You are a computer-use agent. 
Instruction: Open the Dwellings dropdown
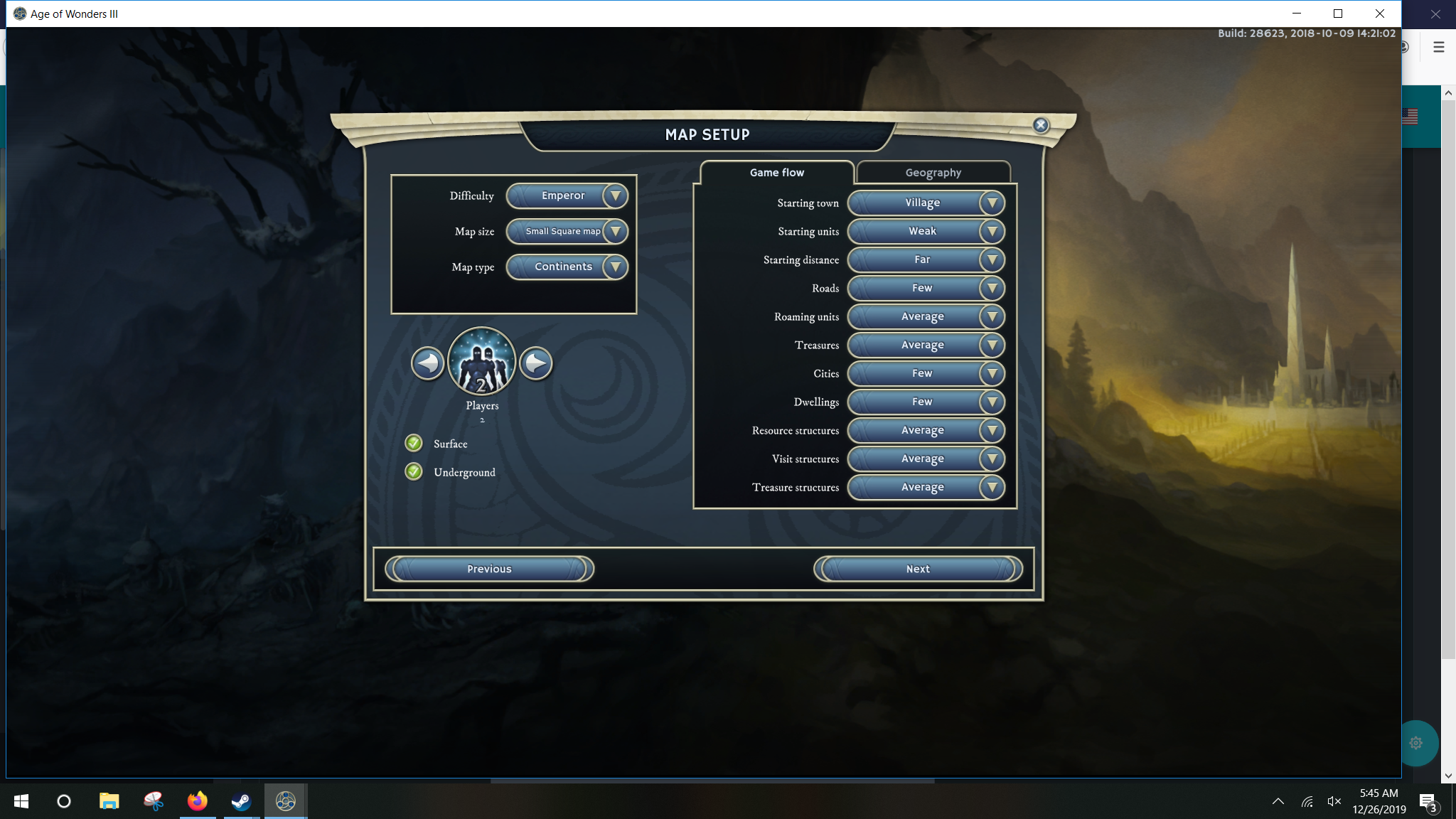click(x=926, y=402)
